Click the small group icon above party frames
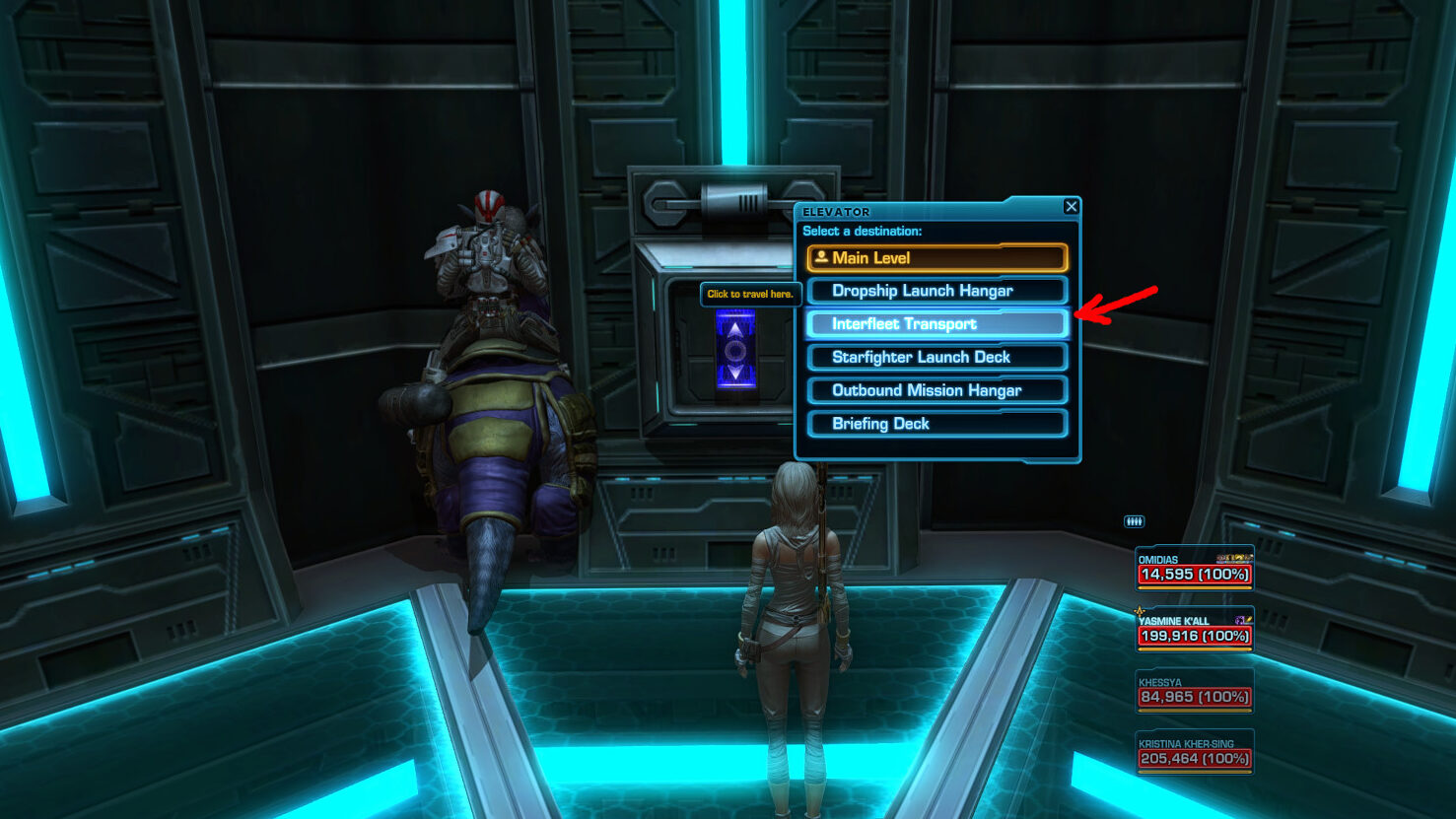 (1134, 521)
